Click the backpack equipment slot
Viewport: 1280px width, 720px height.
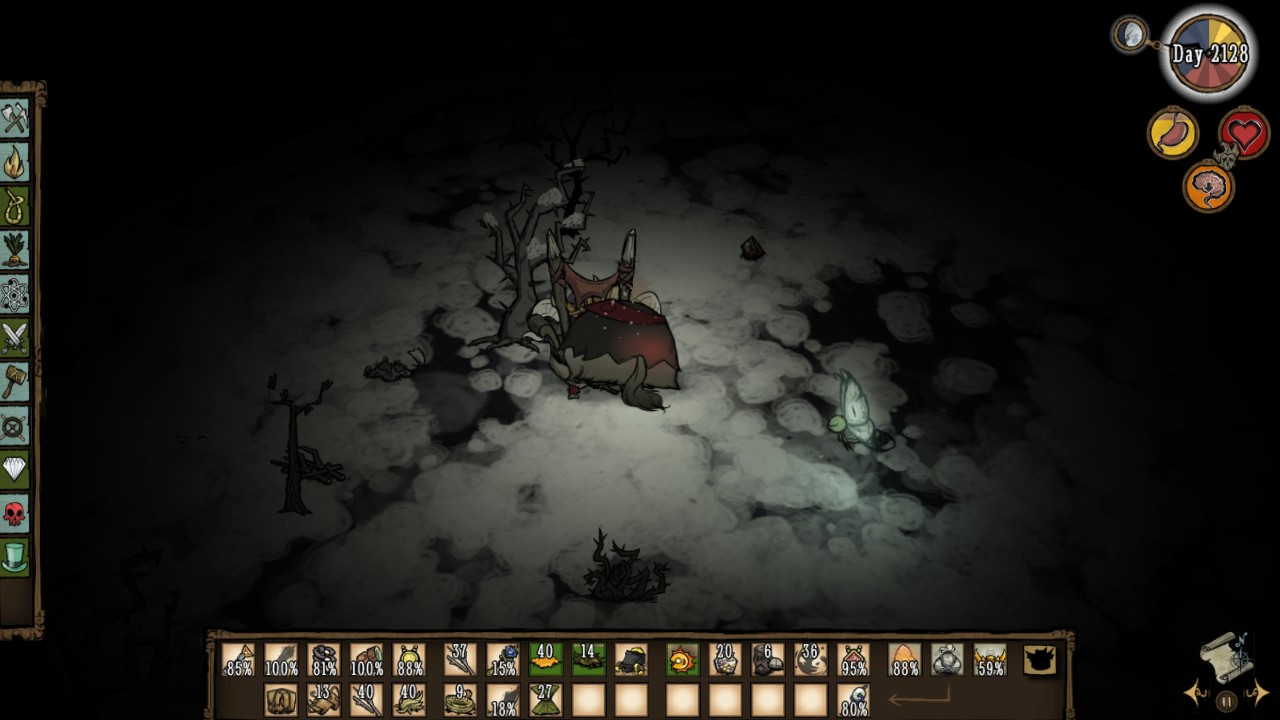(1040, 660)
